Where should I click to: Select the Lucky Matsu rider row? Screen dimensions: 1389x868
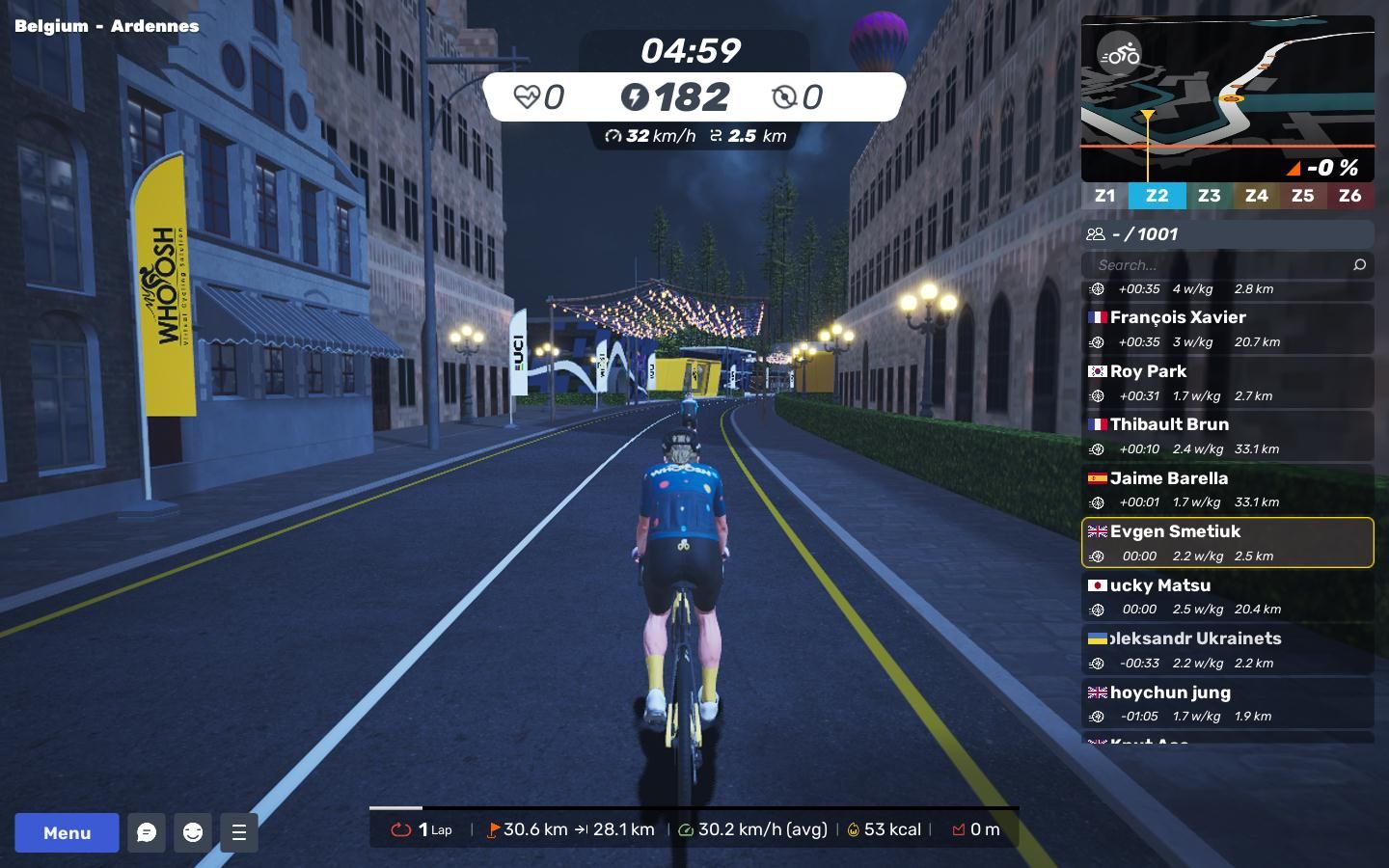(1227, 597)
